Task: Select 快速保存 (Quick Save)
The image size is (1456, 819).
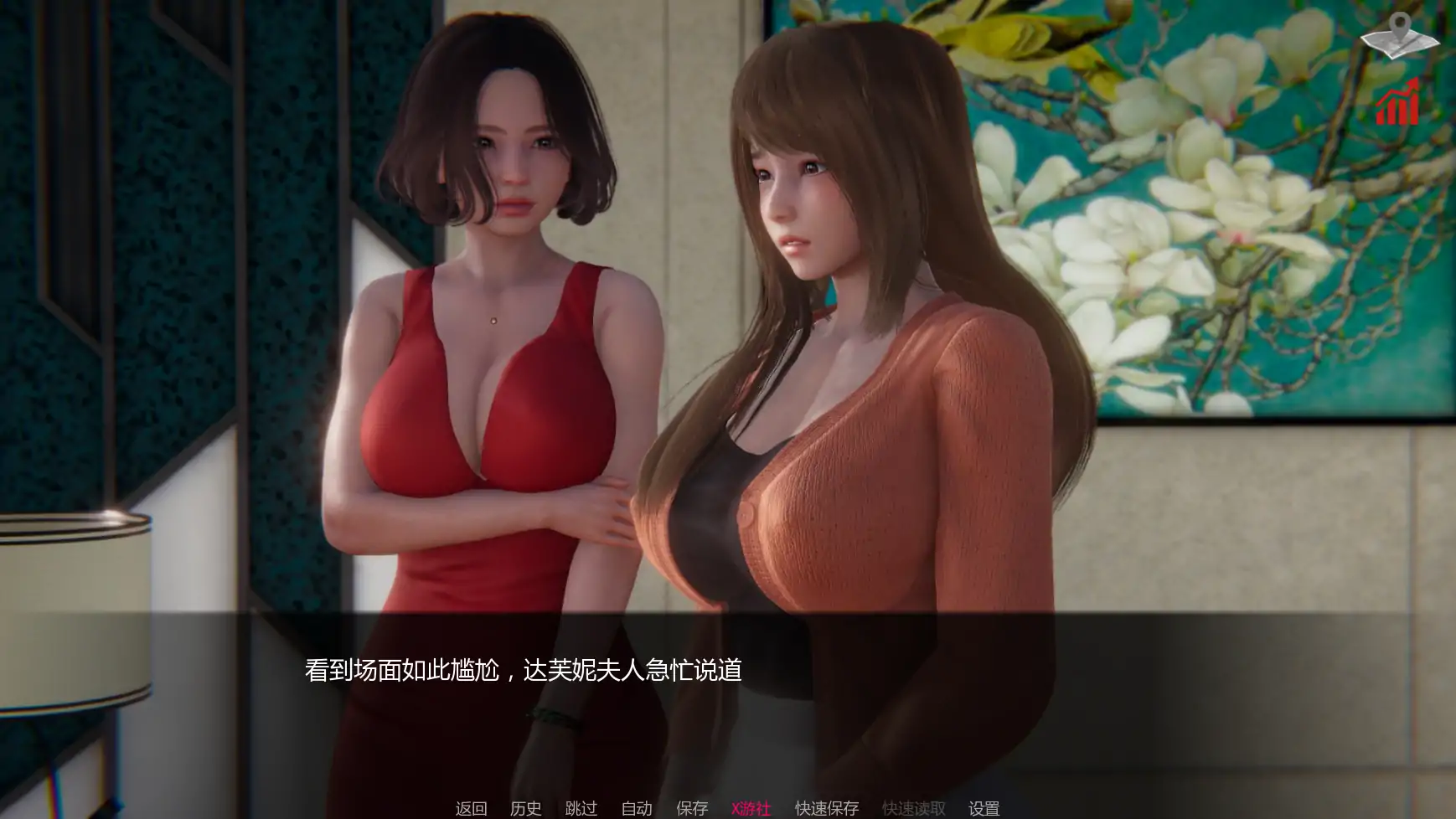Action: pos(827,808)
